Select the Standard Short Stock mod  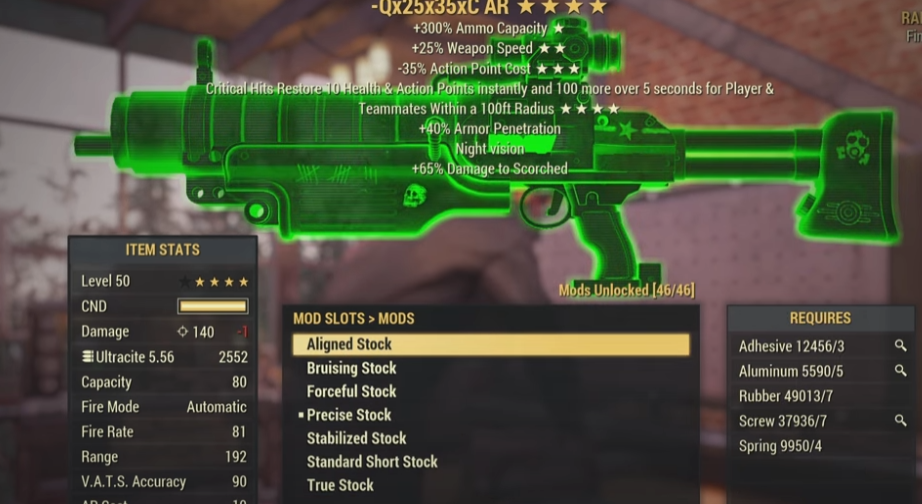coord(372,461)
